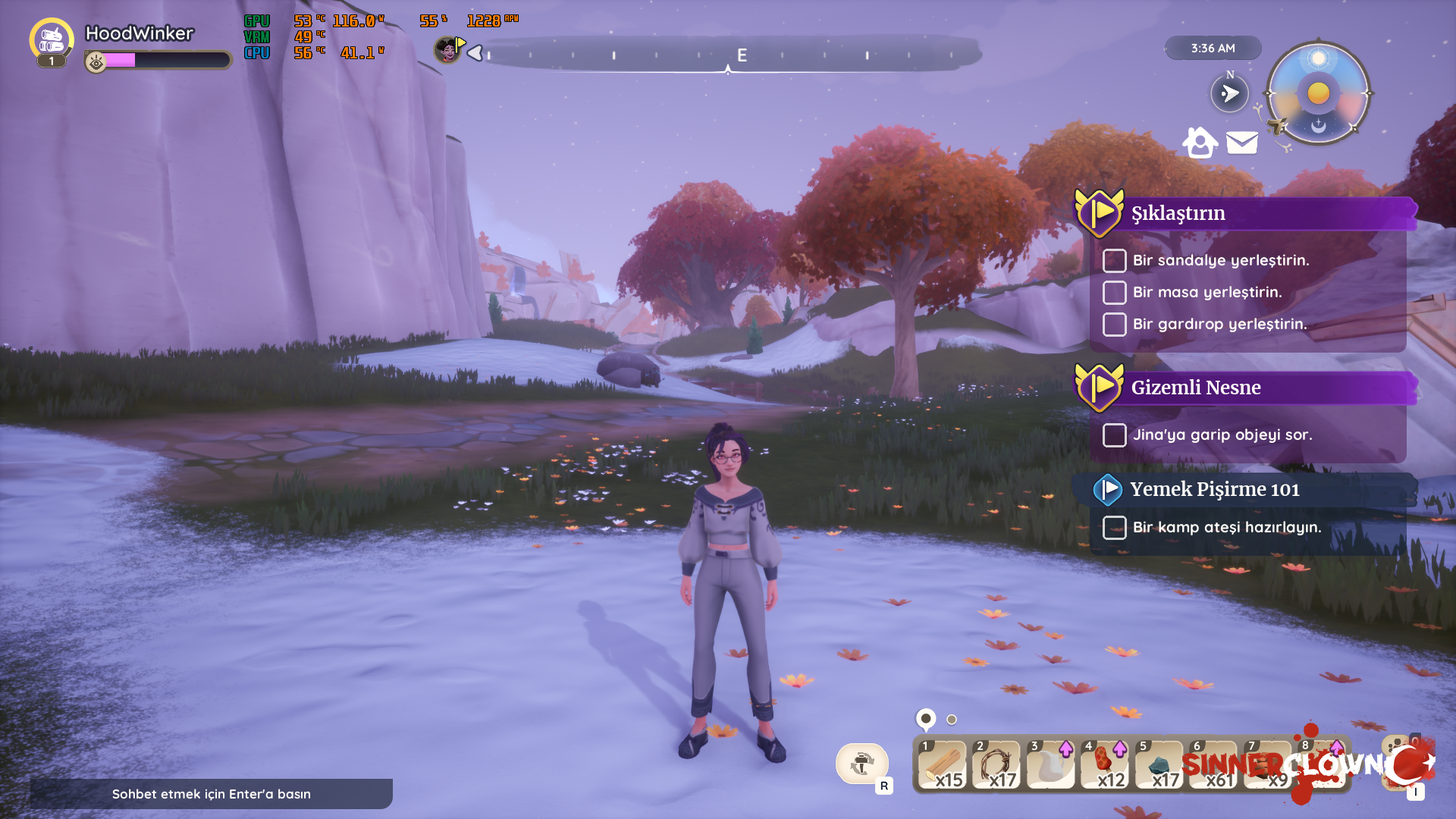Click the north compass arrow icon
The width and height of the screenshot is (1456, 819).
click(x=1229, y=93)
